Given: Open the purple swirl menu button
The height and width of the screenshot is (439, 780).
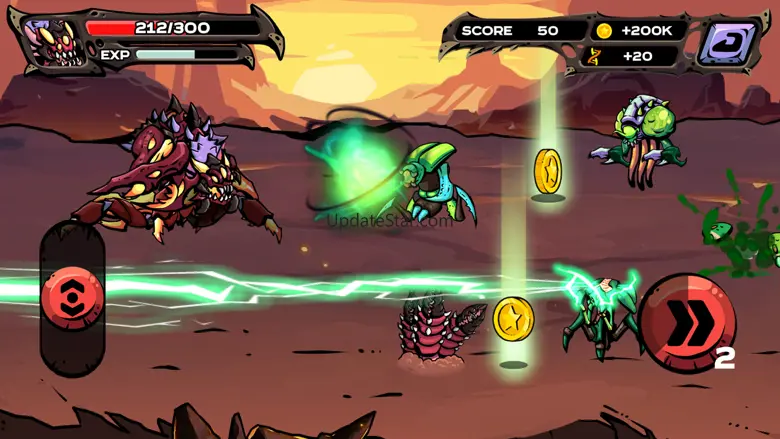Looking at the screenshot, I should click(729, 43).
